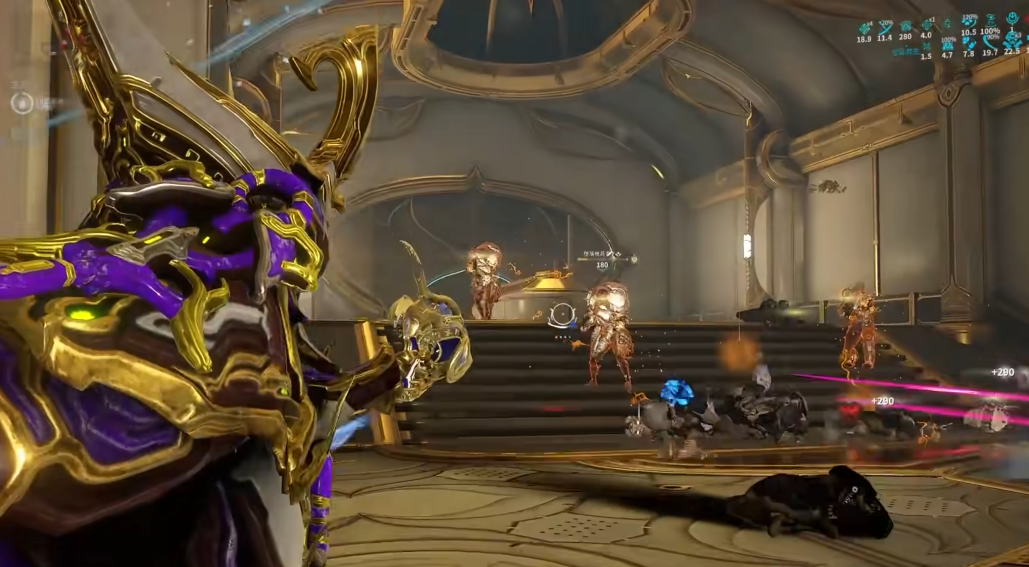Choose the x1 diamond buff with 4.0 timer

click(927, 26)
